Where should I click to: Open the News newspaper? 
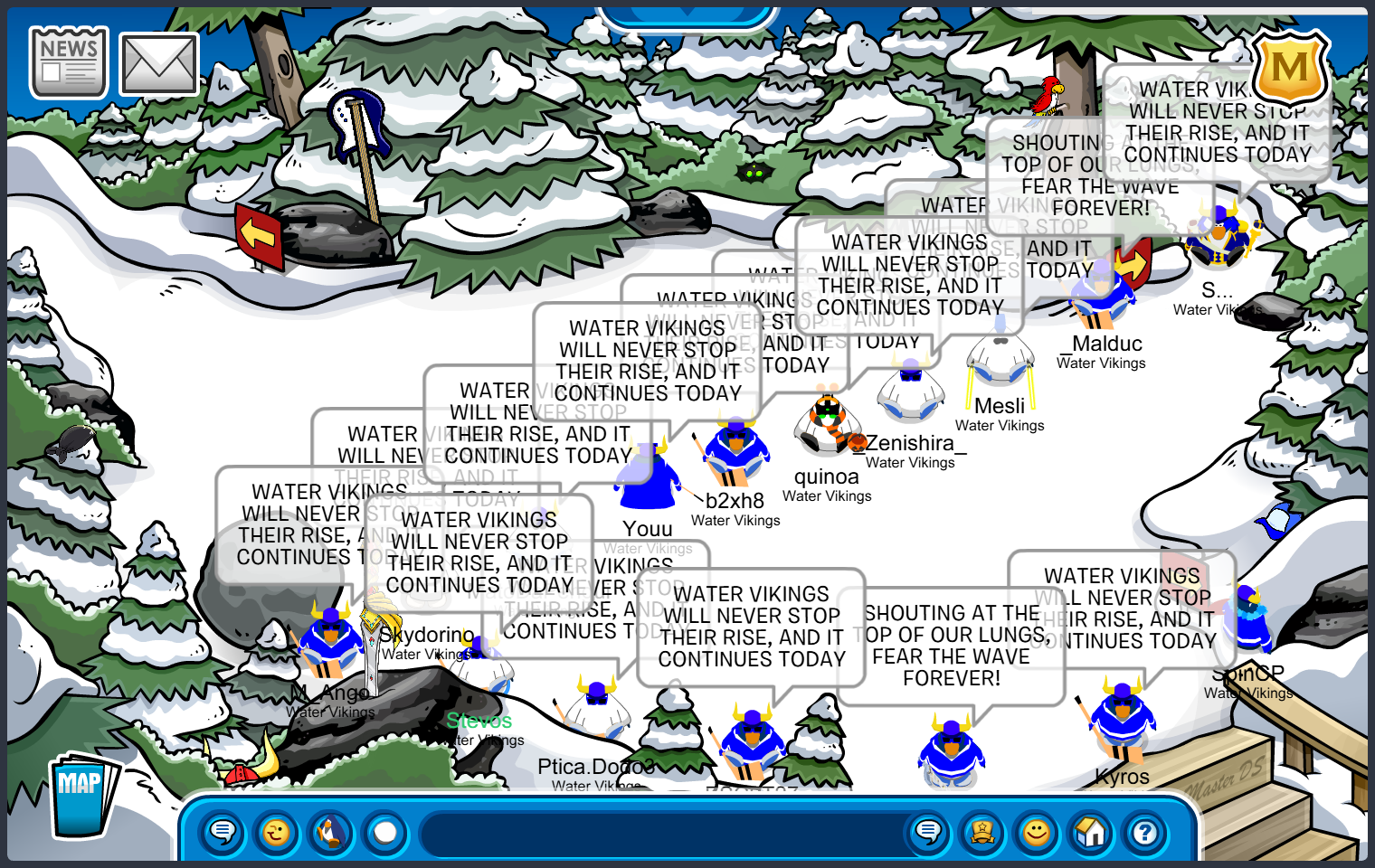click(69, 61)
